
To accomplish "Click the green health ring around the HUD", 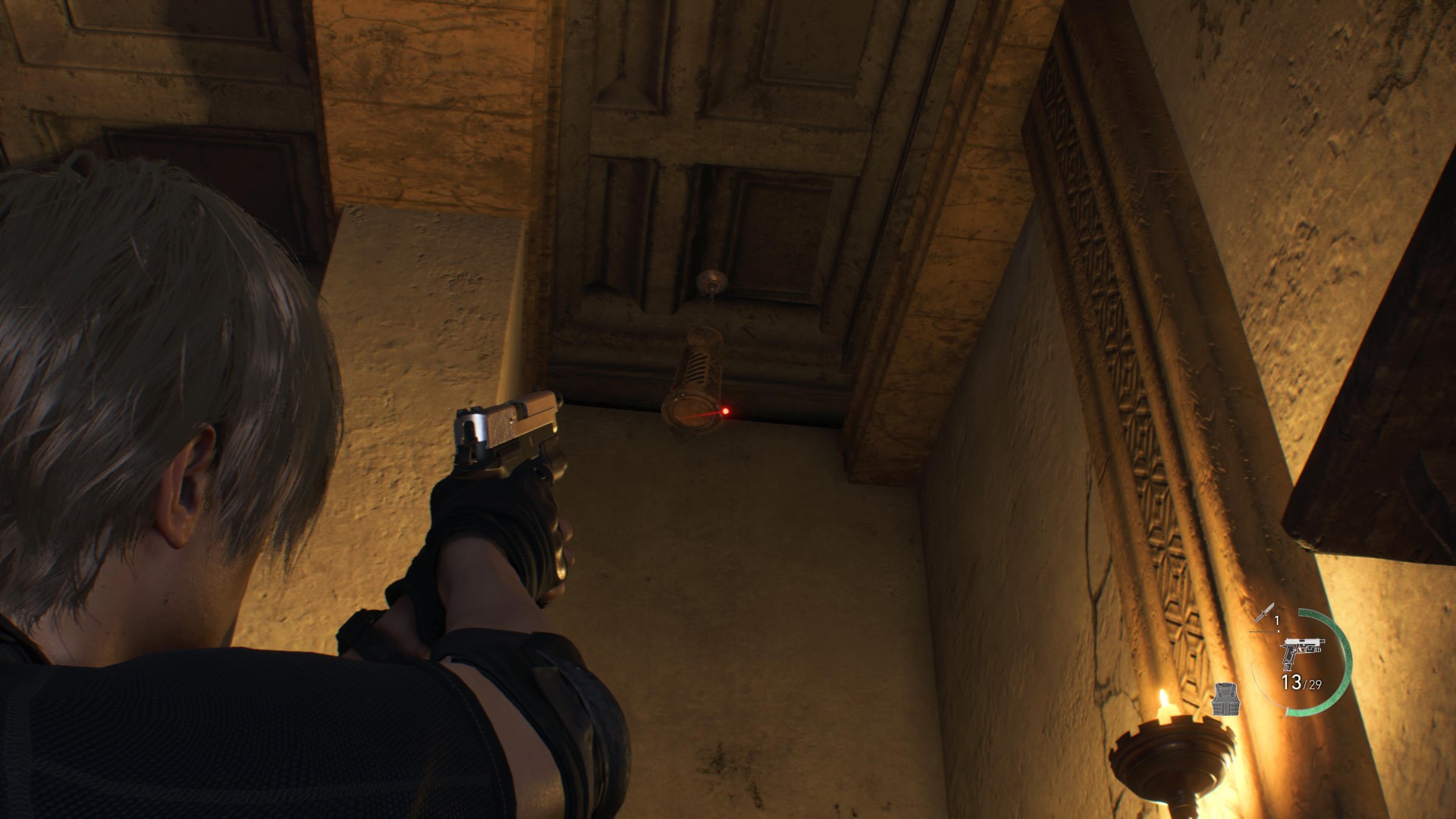I will (x=1350, y=654).
